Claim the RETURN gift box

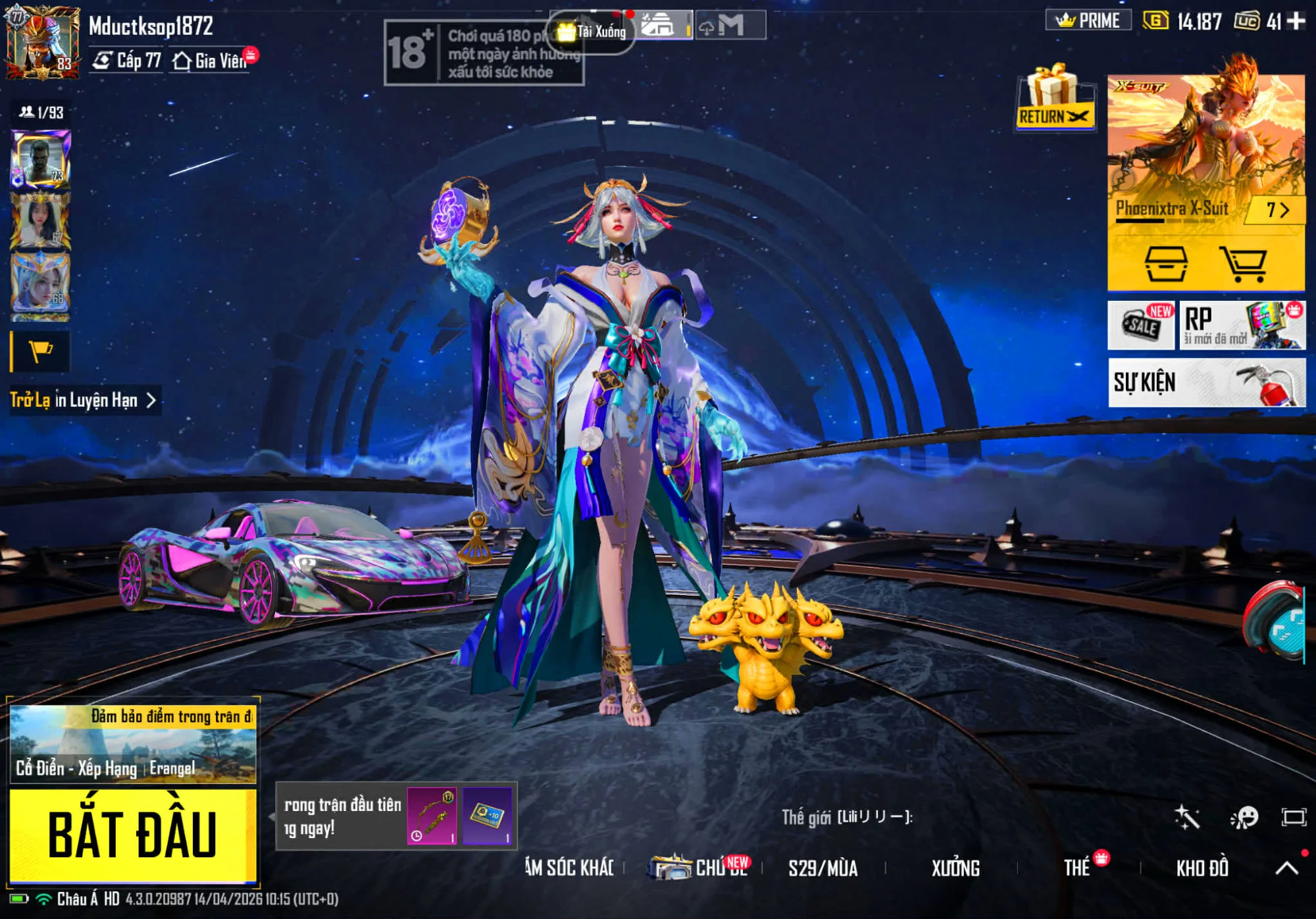point(1054,99)
